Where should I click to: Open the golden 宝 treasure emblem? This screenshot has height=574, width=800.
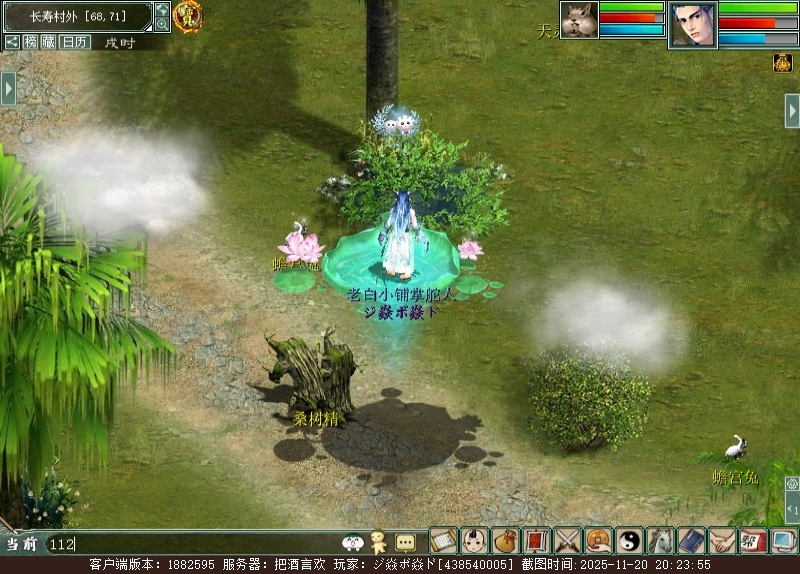(x=187, y=15)
